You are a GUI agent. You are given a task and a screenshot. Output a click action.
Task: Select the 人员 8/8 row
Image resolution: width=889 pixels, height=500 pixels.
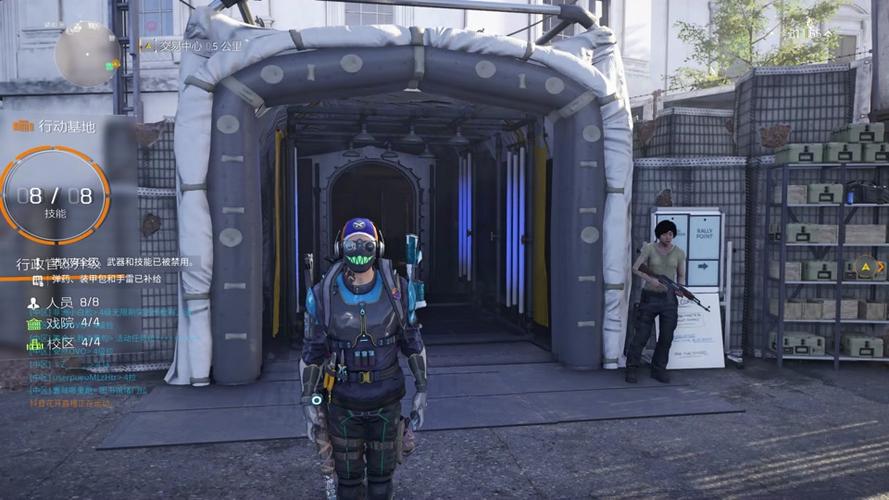pos(64,302)
